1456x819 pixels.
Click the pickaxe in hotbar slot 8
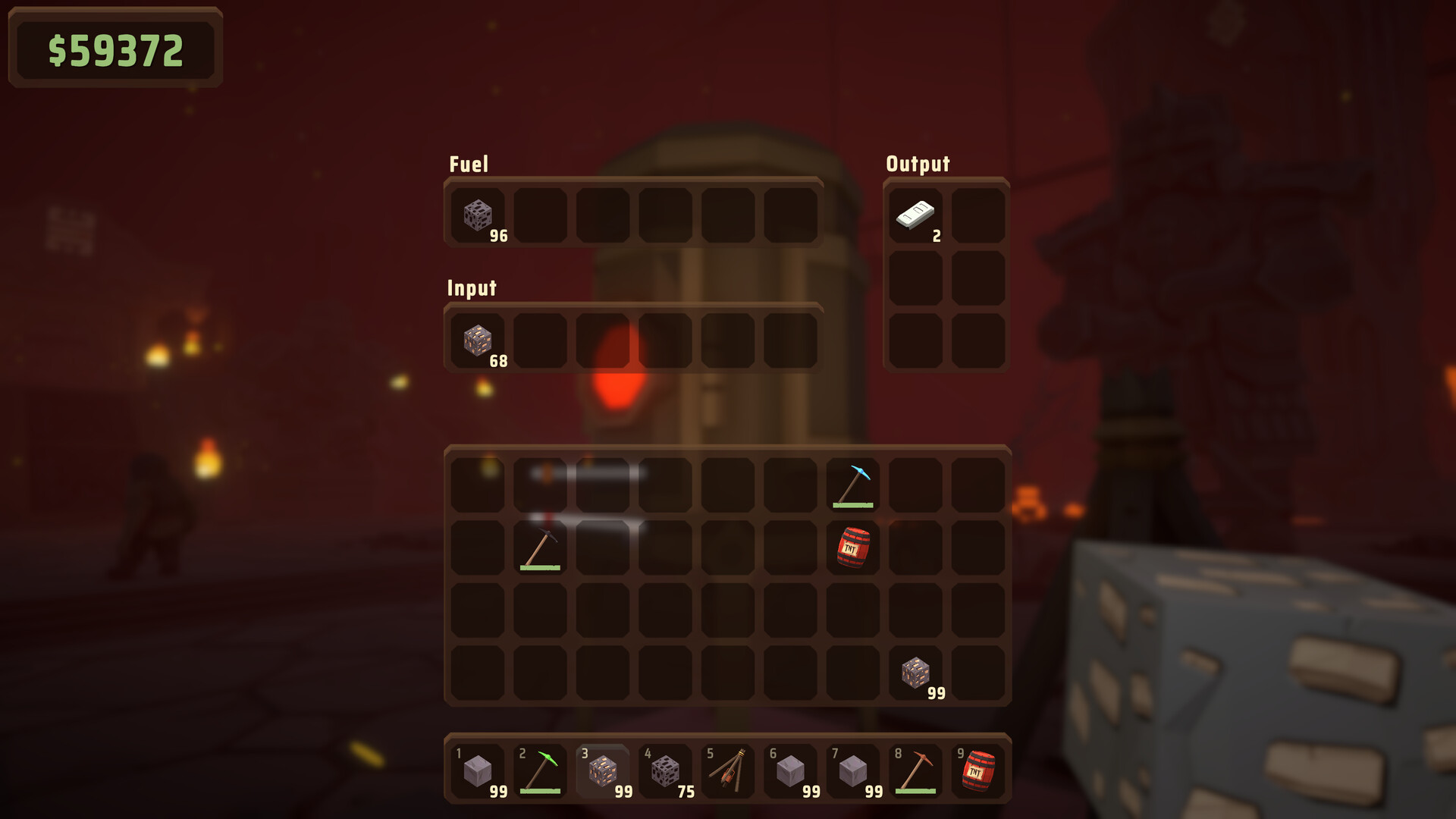click(x=918, y=770)
